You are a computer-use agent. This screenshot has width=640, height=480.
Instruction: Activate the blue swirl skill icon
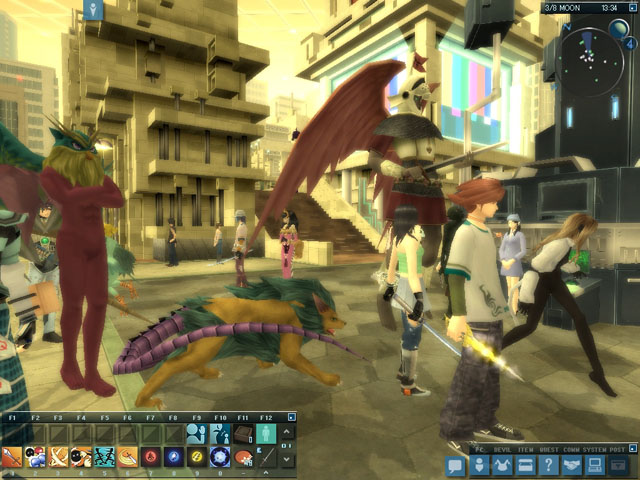pos(174,458)
